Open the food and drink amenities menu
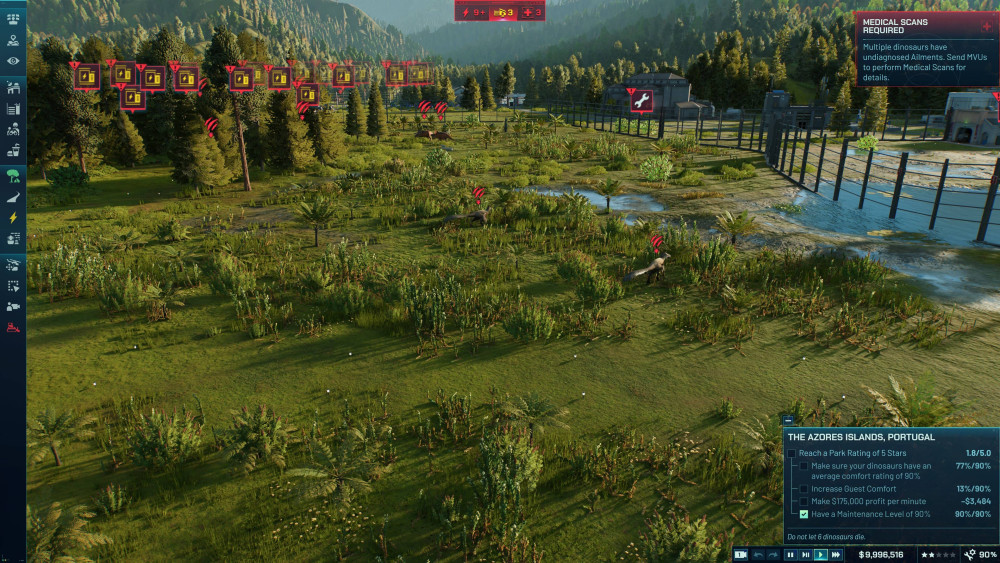This screenshot has height=563, width=1000. (x=13, y=151)
